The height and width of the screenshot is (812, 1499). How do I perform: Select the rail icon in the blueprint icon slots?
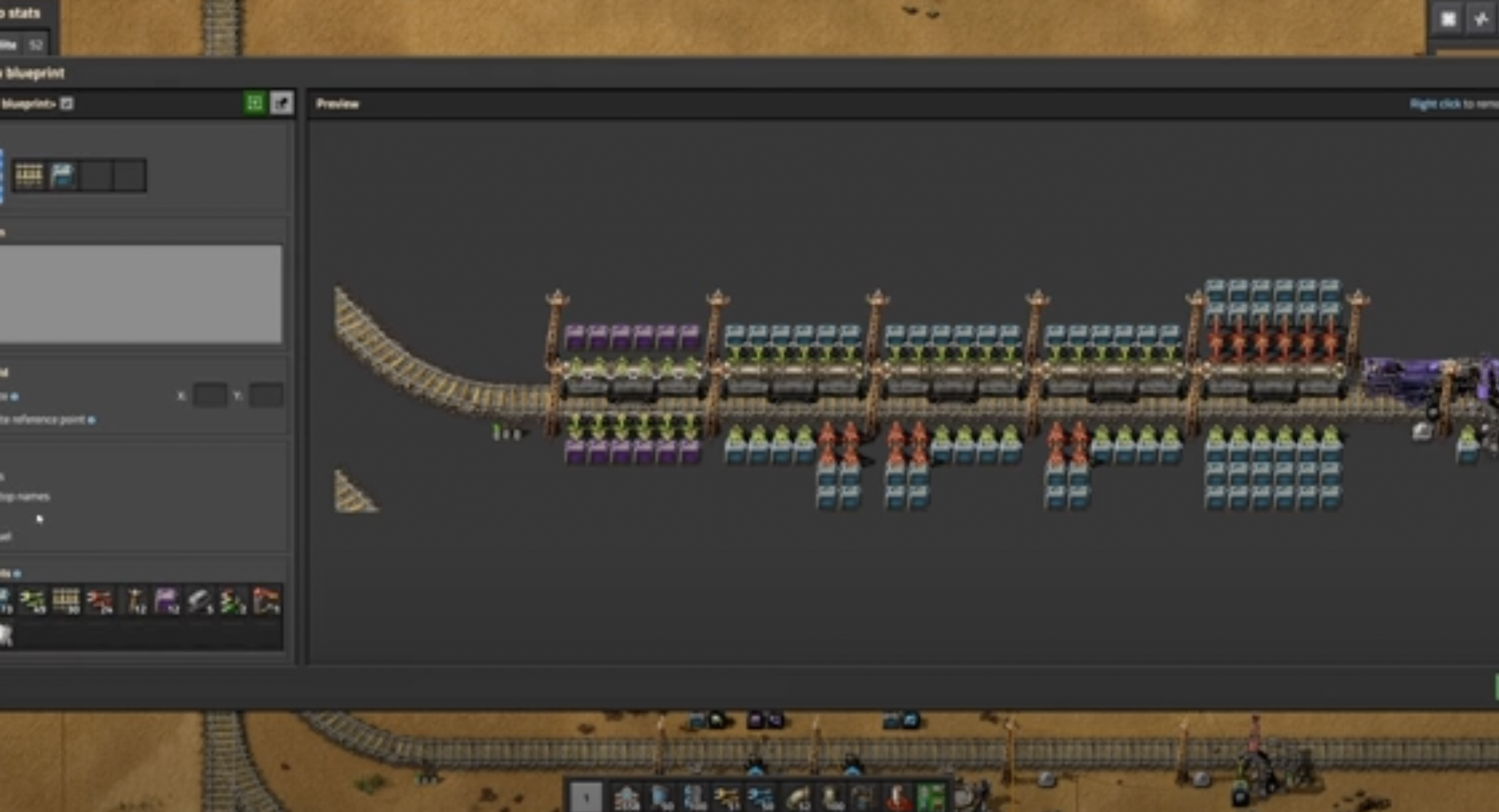(x=29, y=174)
